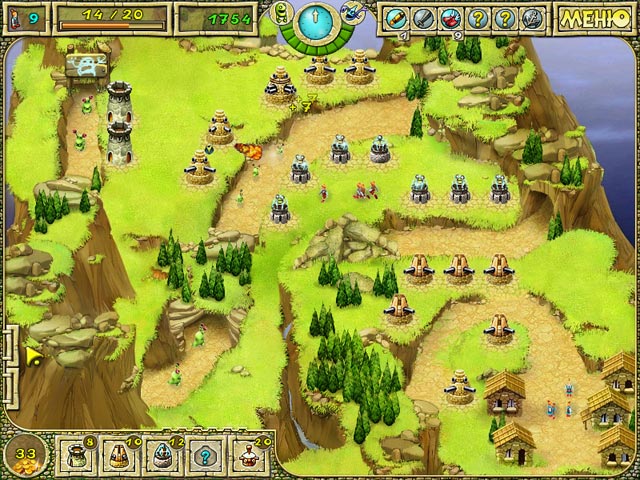Activate the sword ability icon

click(x=424, y=18)
